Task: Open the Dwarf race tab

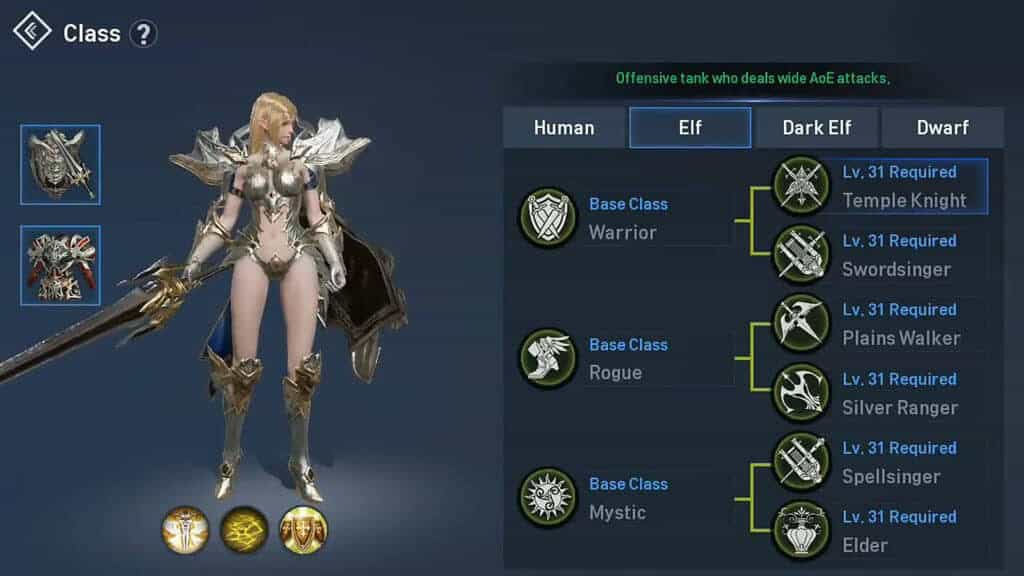Action: 943,128
